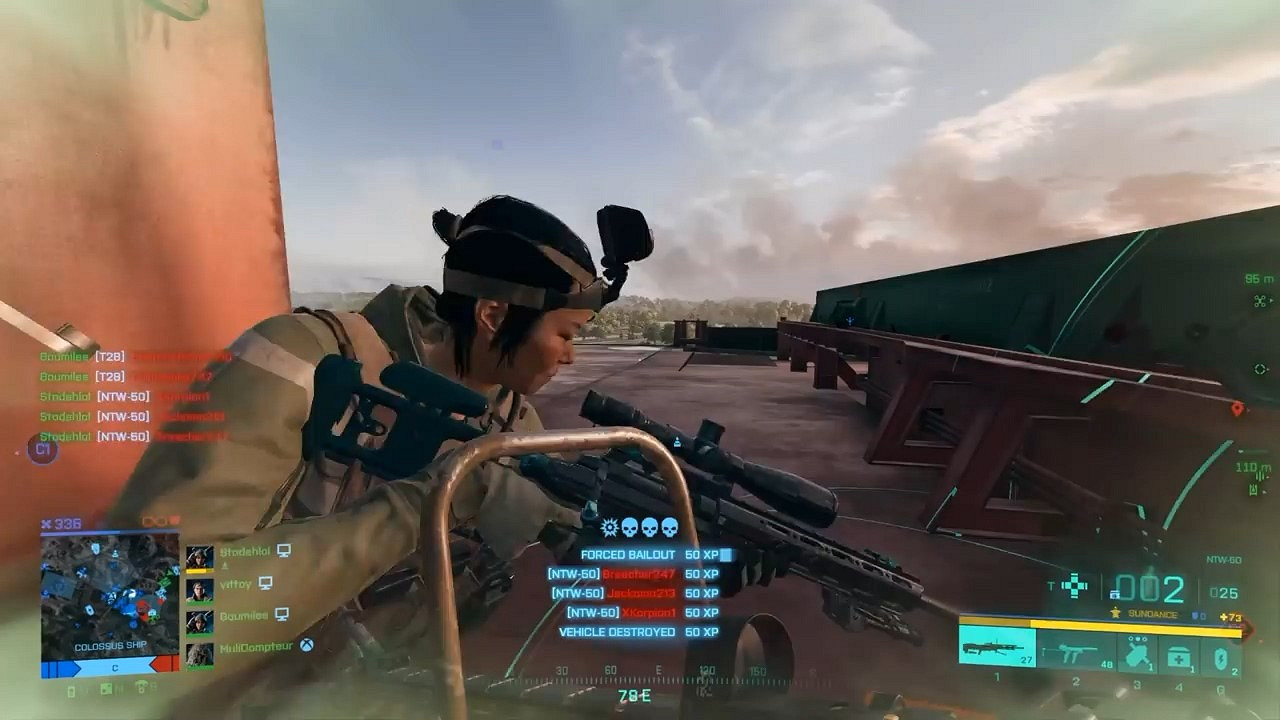
Task: Click the Sundance specialist star badge
Action: (x=1115, y=613)
